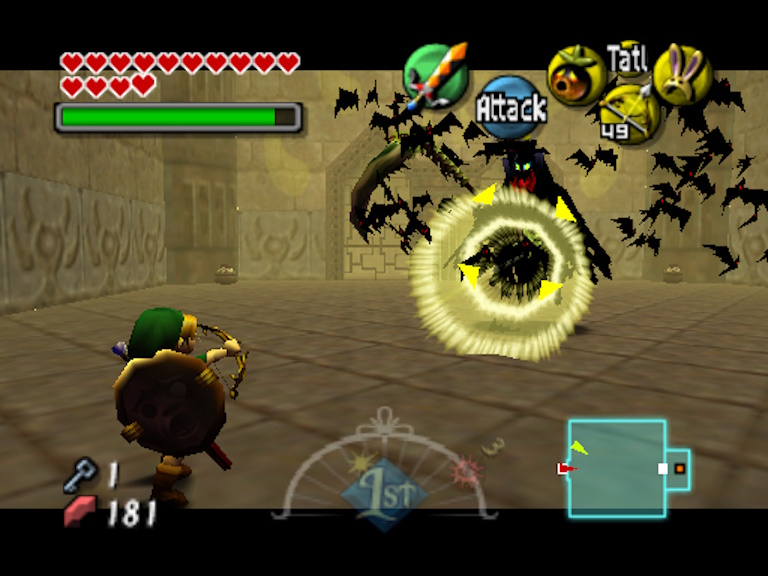Select the blue Attack action button
The width and height of the screenshot is (768, 576).
coord(510,107)
